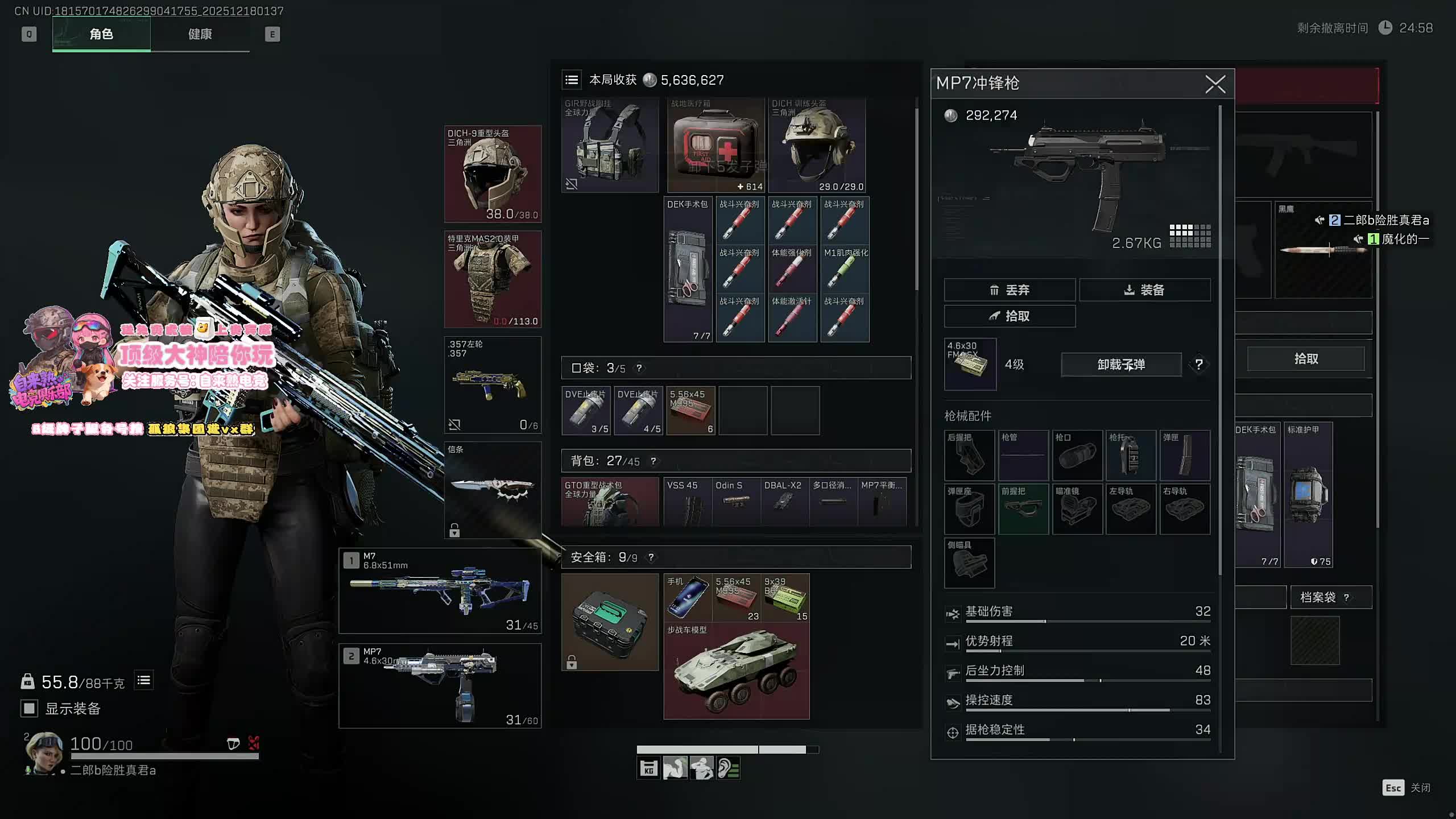The width and height of the screenshot is (1456, 819).
Task: Select the 战地医疗箱 medkit
Action: [715, 146]
